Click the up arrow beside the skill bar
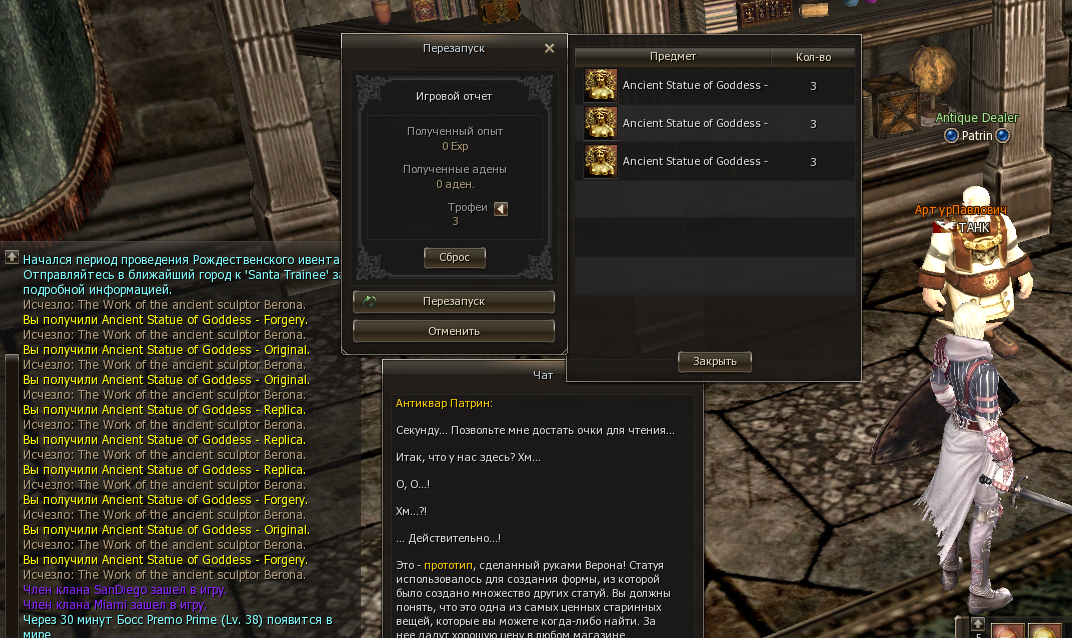This screenshot has width=1072, height=638. 978,624
